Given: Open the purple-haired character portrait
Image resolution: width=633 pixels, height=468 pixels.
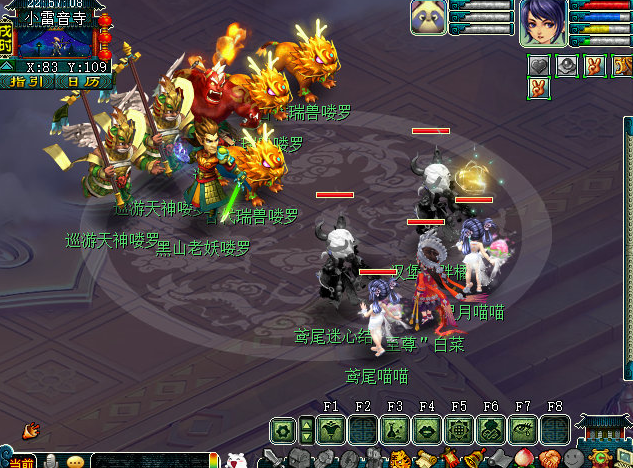Looking at the screenshot, I should (543, 22).
